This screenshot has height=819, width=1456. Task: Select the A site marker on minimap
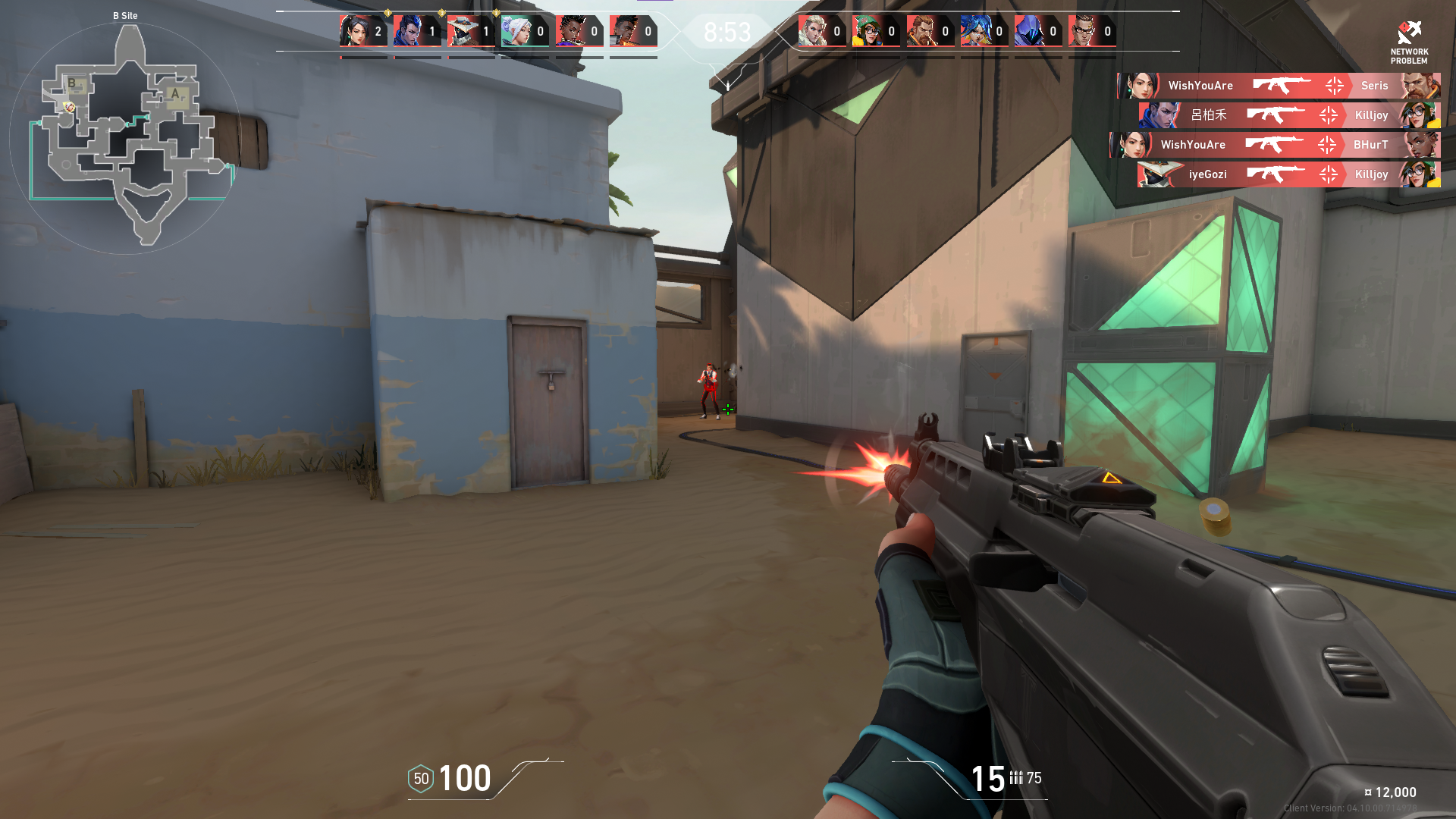175,94
